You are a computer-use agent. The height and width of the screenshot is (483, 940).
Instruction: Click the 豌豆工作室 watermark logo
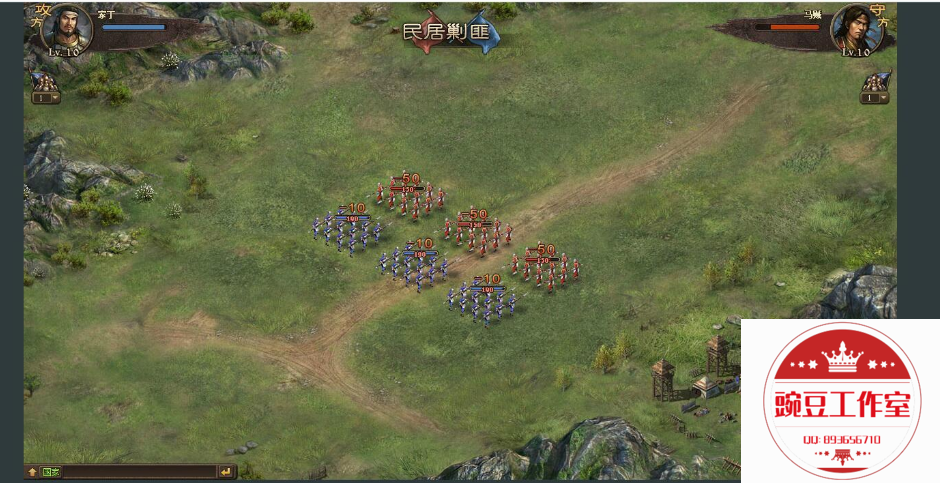point(840,400)
